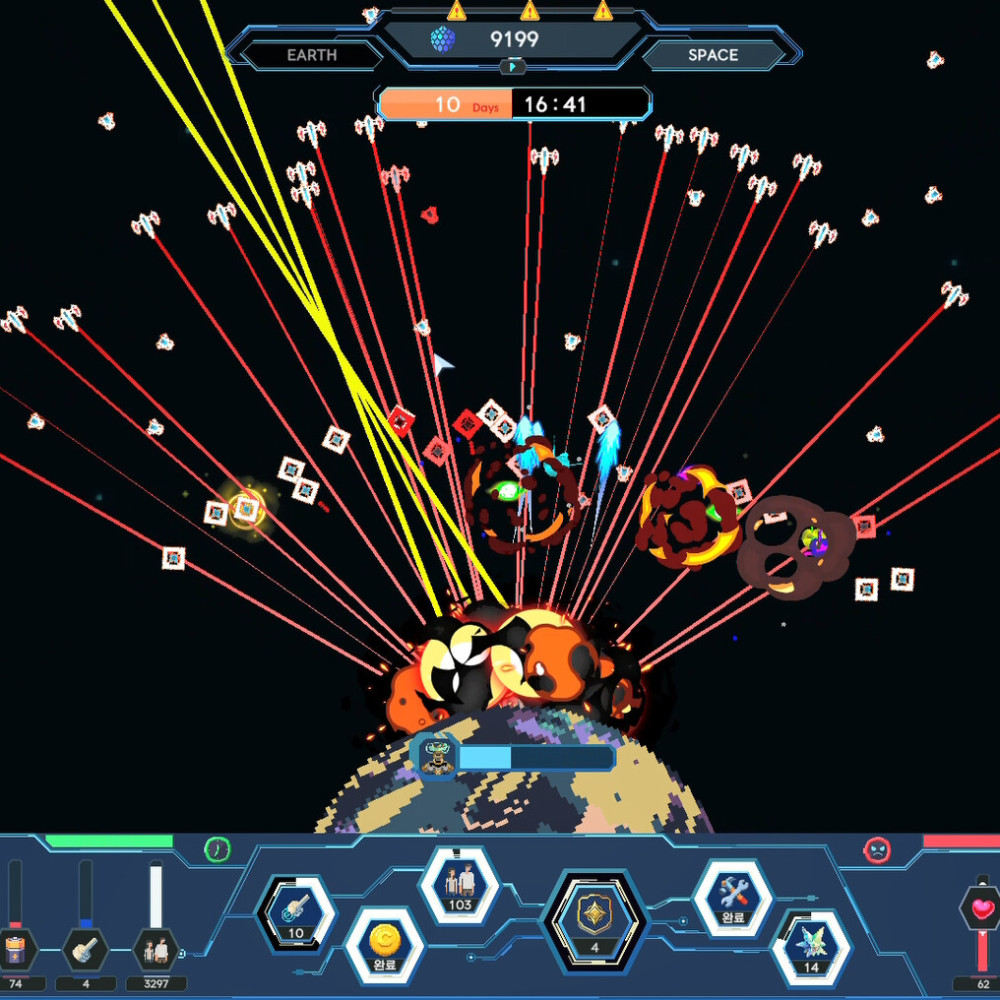This screenshot has height=1000, width=1000.
Task: Click the middle yellow warning triangle
Action: tap(530, 11)
